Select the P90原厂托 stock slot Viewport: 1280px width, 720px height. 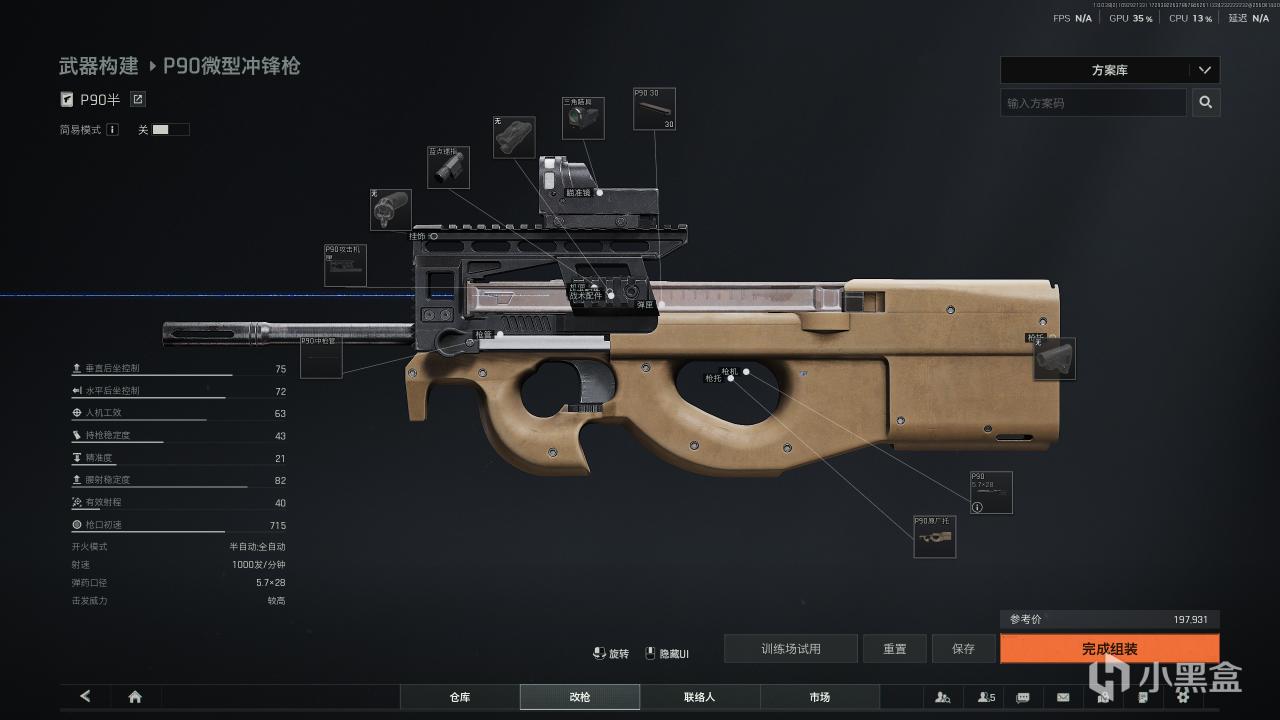pos(935,537)
